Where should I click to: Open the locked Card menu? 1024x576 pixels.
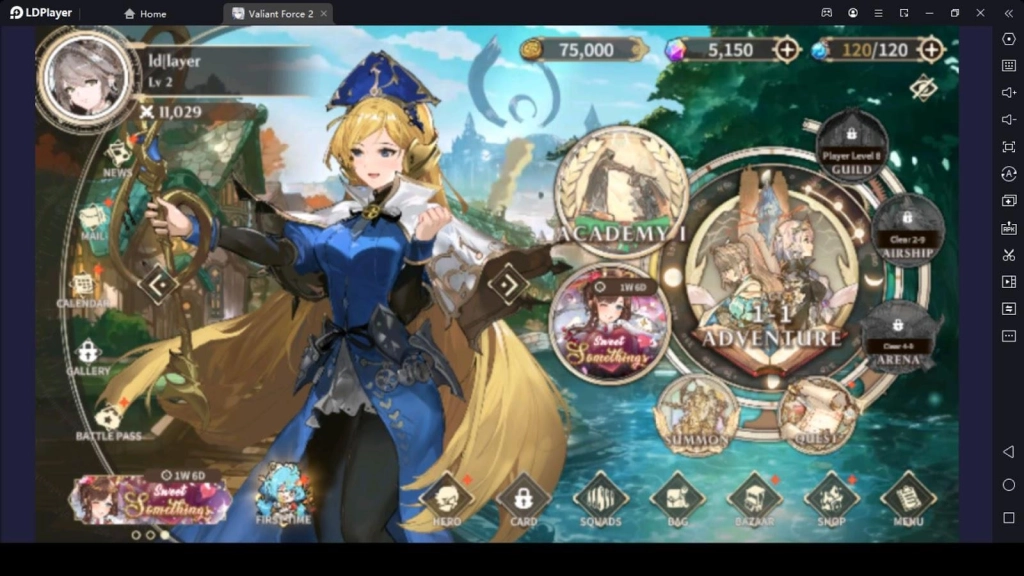point(523,497)
